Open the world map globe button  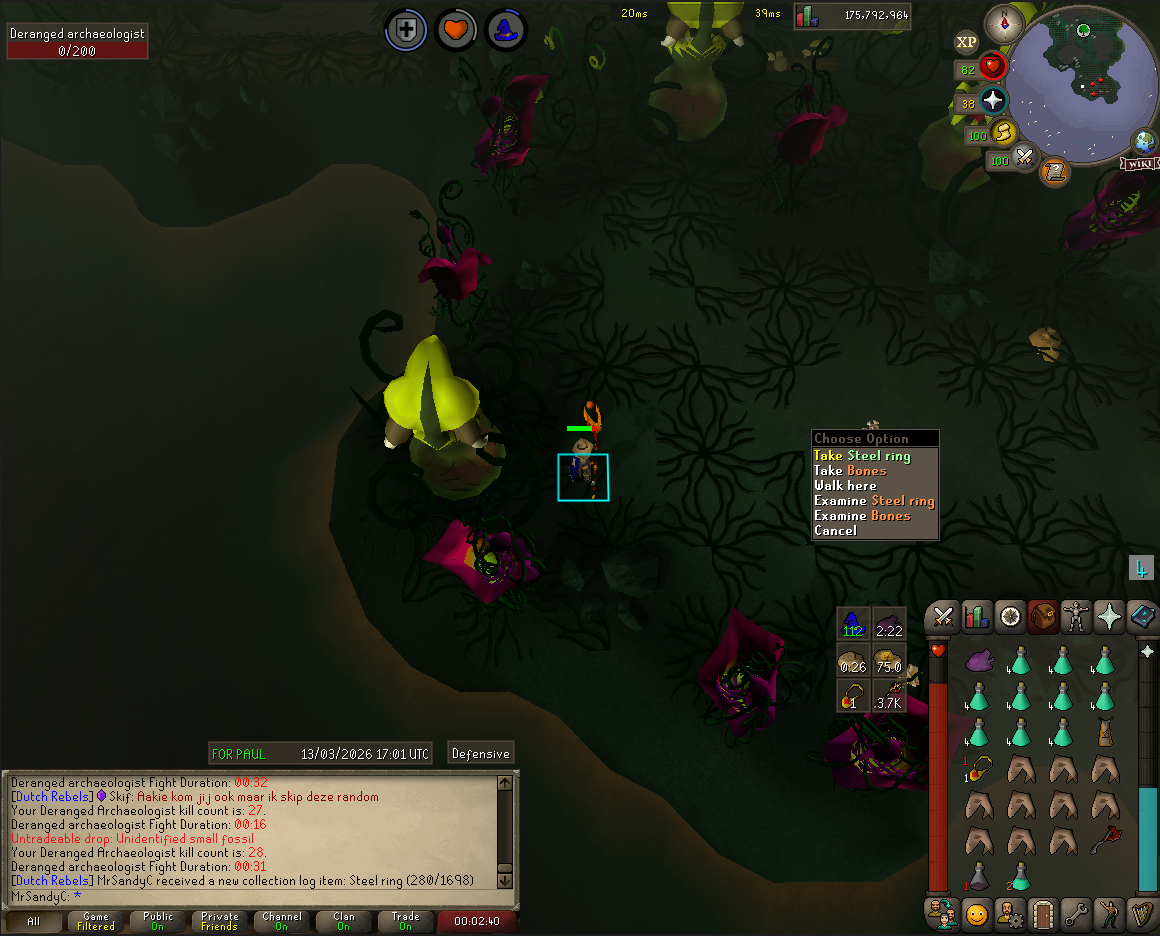(1144, 141)
